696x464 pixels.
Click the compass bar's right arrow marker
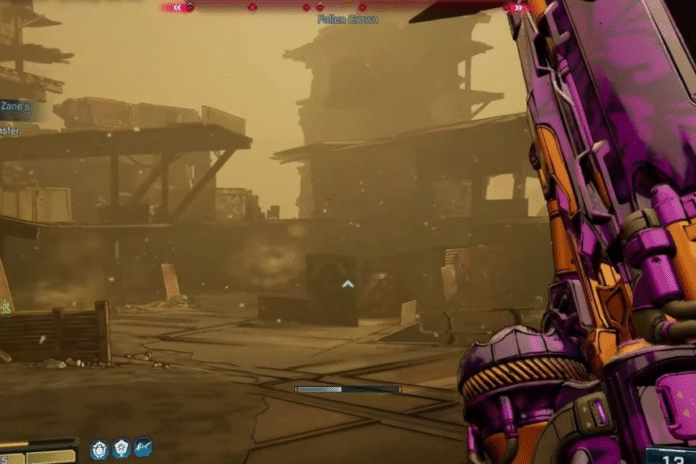[517, 7]
